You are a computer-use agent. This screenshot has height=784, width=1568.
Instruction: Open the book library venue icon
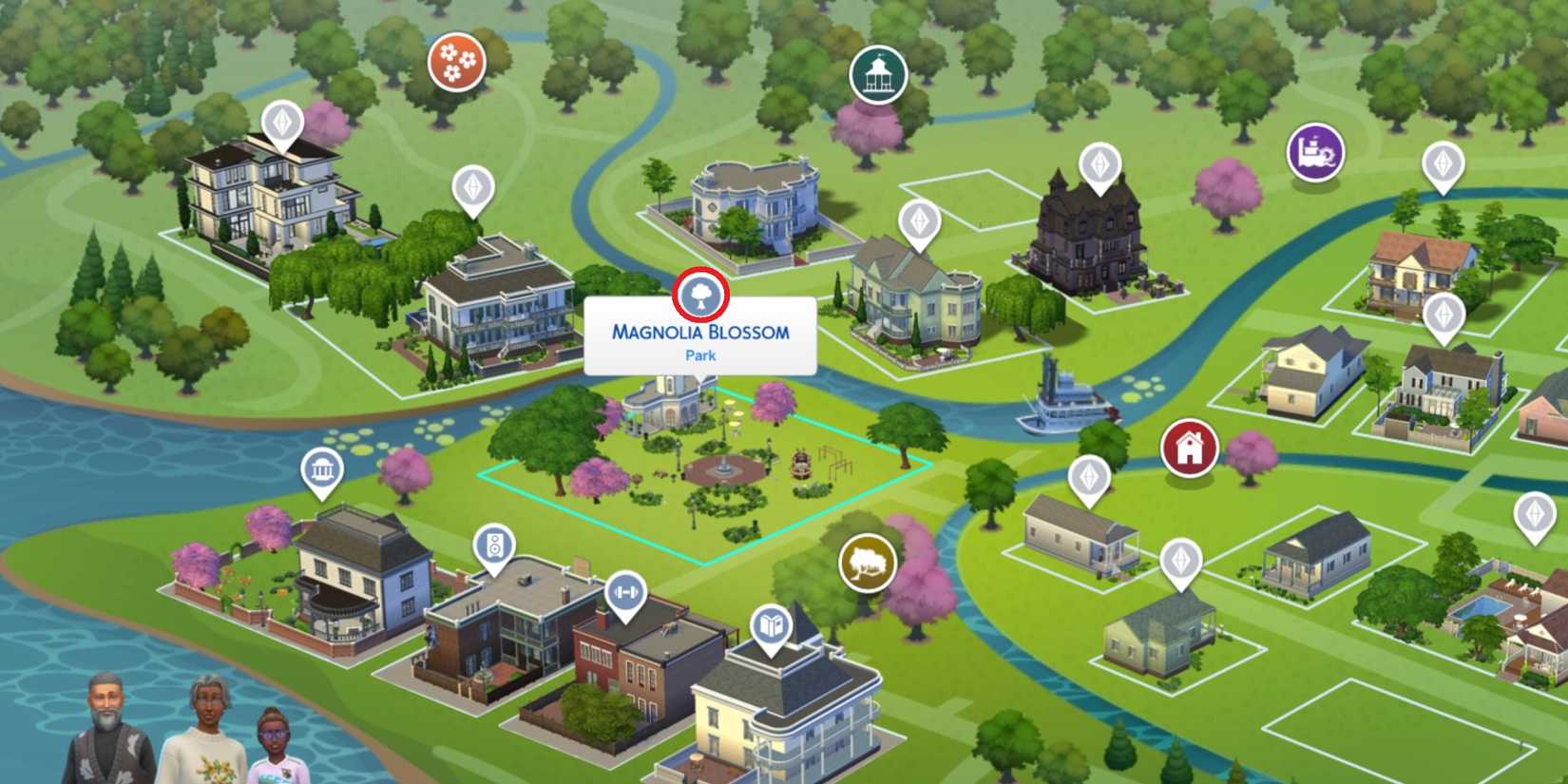[772, 625]
